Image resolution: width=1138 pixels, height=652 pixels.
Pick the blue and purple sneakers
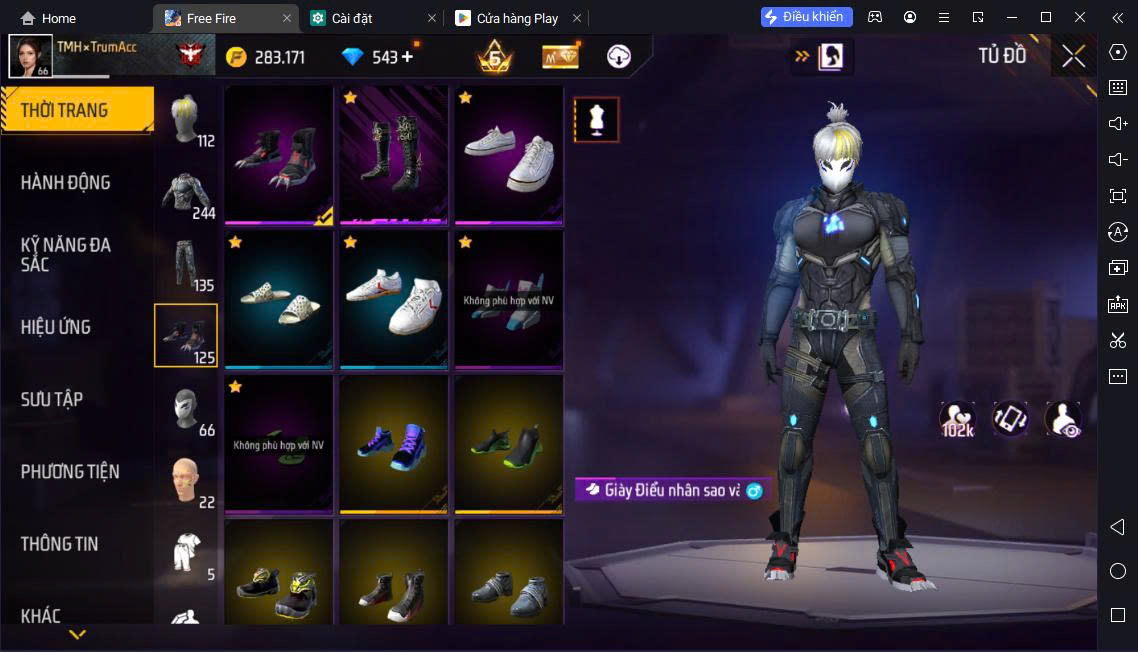click(x=394, y=443)
